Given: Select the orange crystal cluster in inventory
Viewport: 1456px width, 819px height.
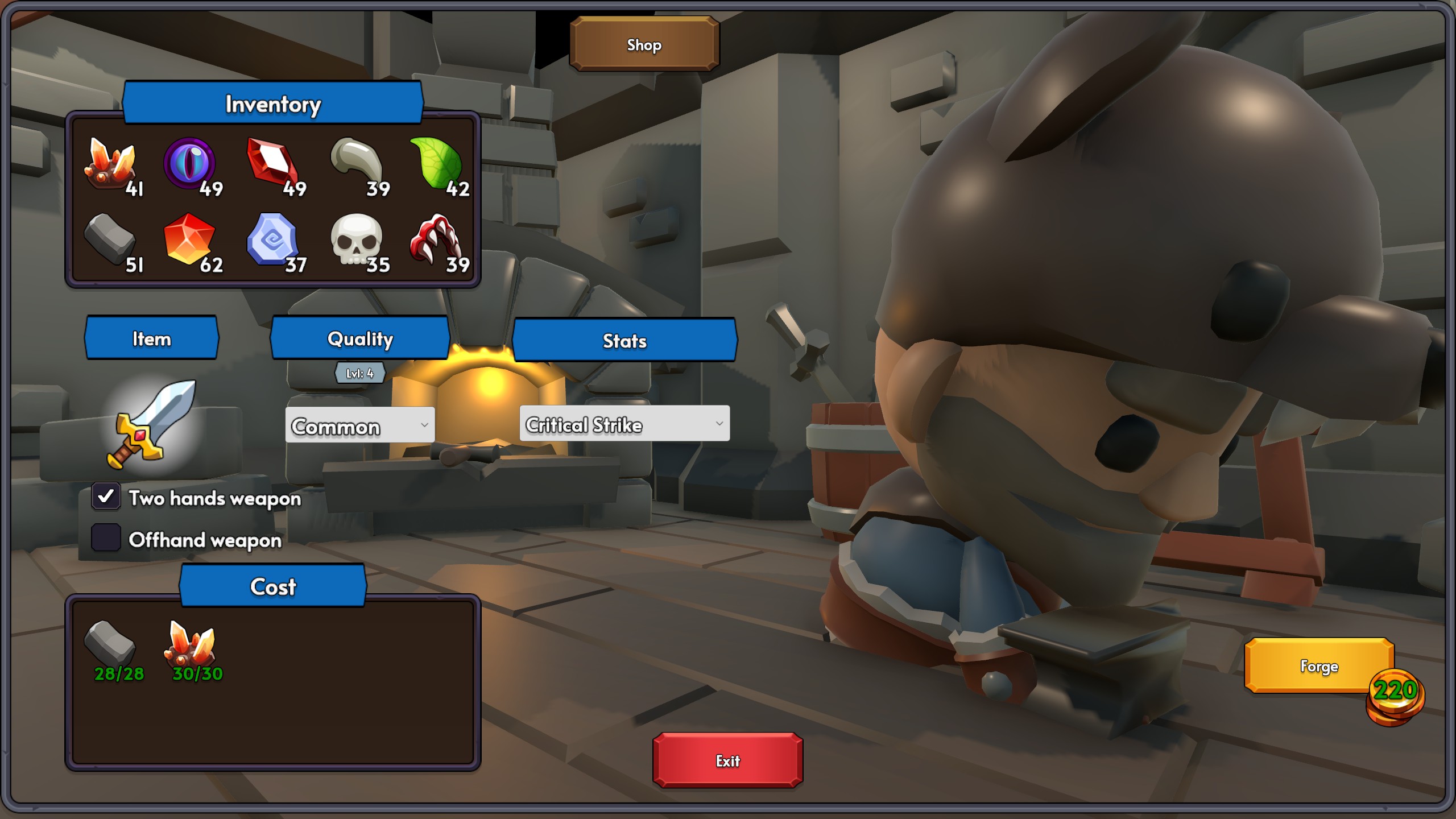Looking at the screenshot, I should point(109,164).
